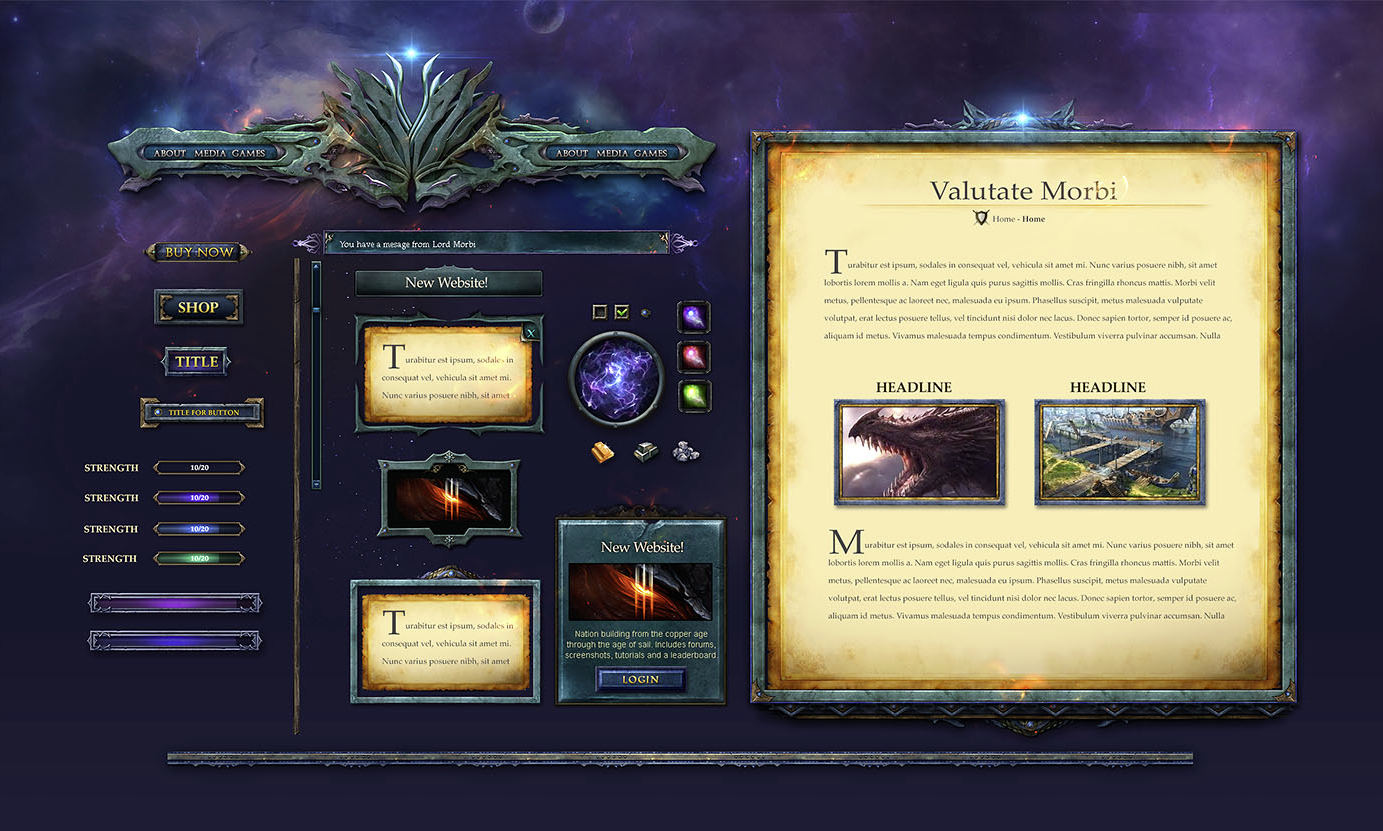1383x831 pixels.
Task: Select the small blue radio dot
Action: tap(645, 312)
